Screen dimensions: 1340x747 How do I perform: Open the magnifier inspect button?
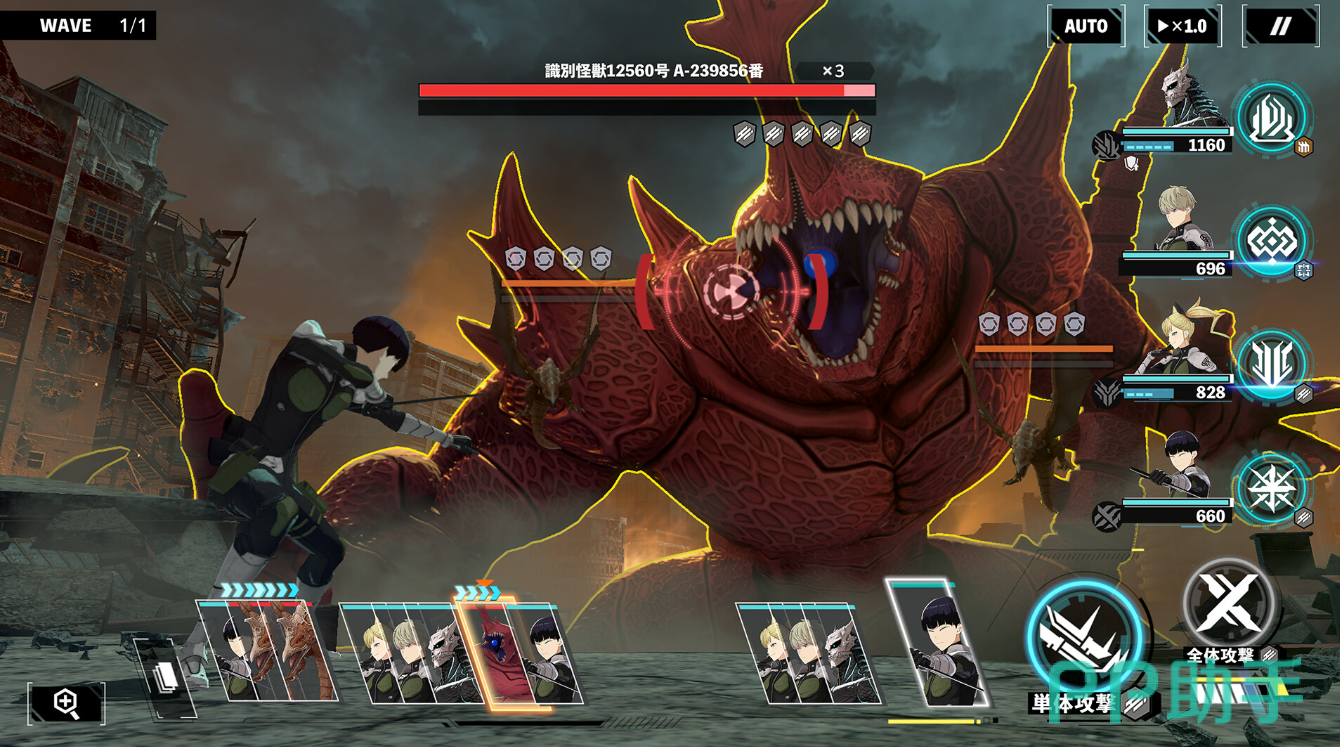tap(66, 703)
